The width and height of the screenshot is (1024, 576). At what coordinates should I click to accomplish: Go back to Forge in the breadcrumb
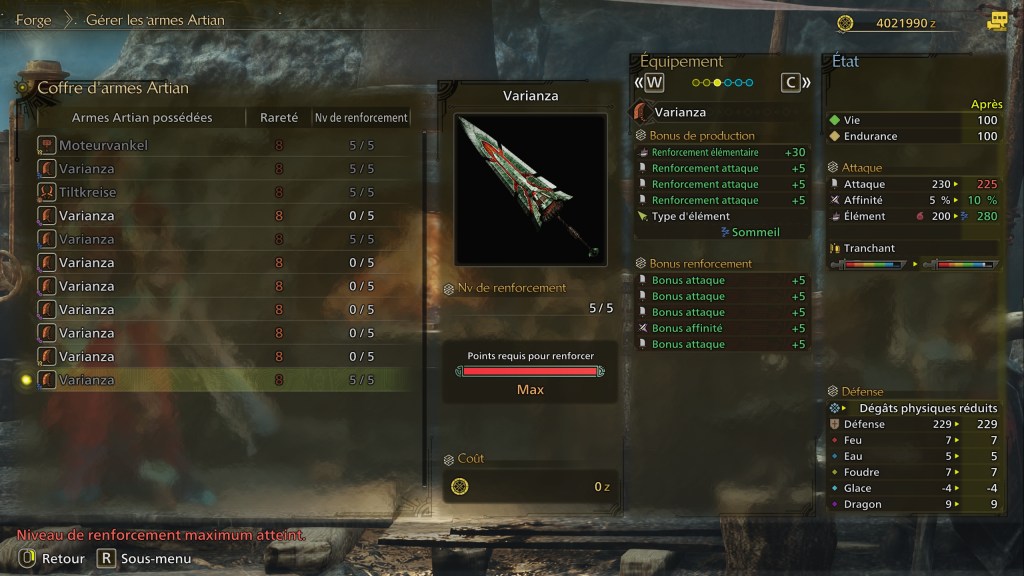[33, 20]
